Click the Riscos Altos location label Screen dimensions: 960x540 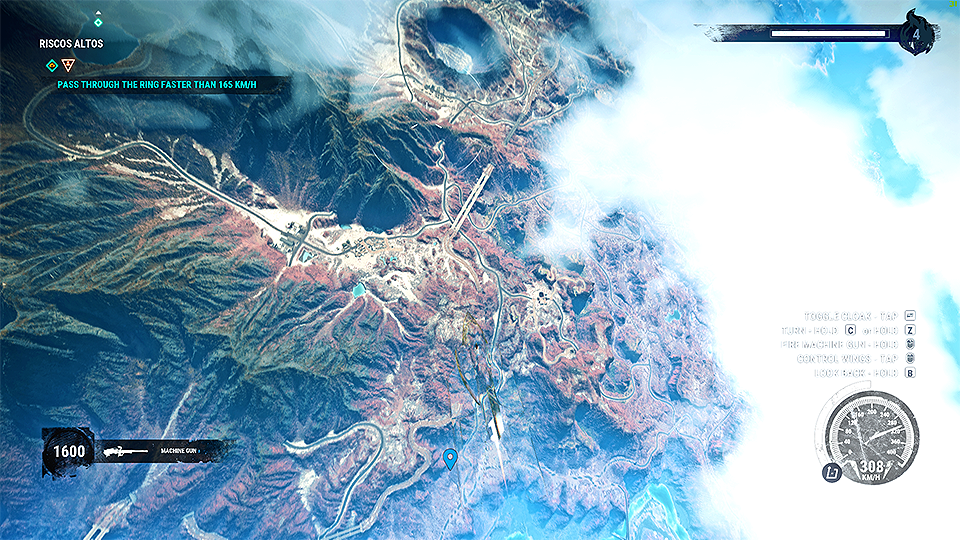click(71, 44)
